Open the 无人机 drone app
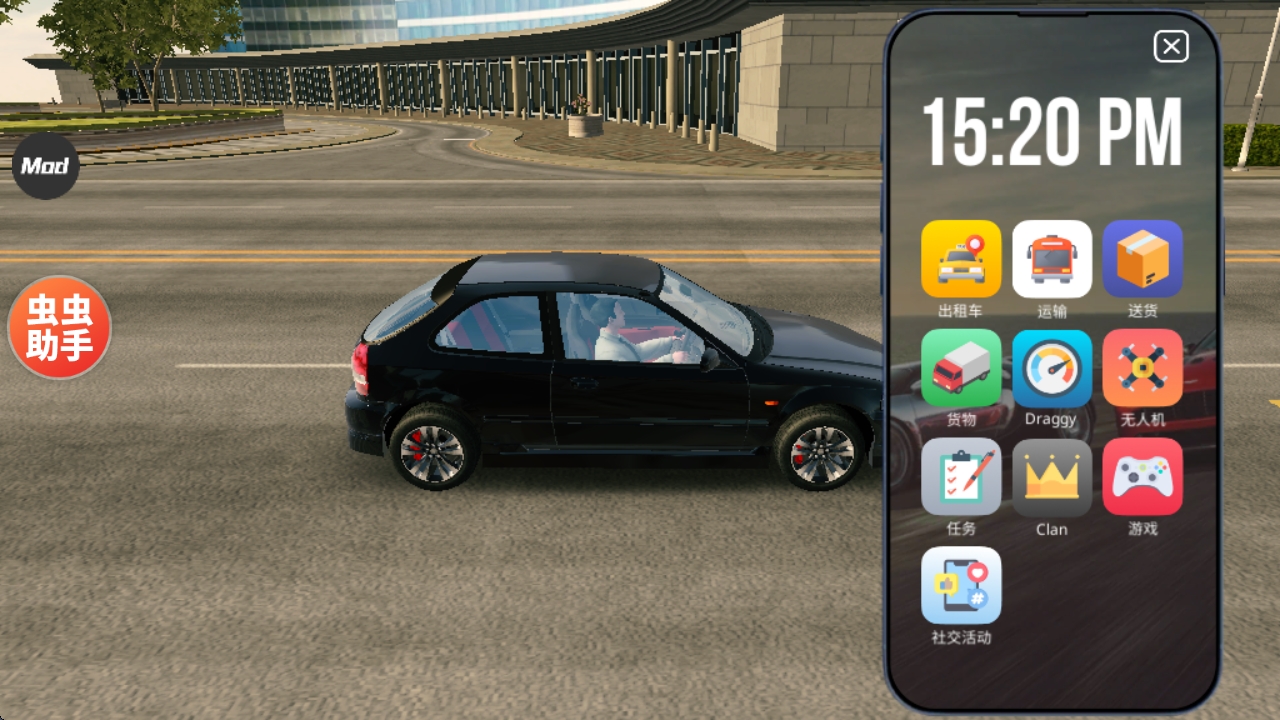 pyautogui.click(x=1142, y=368)
